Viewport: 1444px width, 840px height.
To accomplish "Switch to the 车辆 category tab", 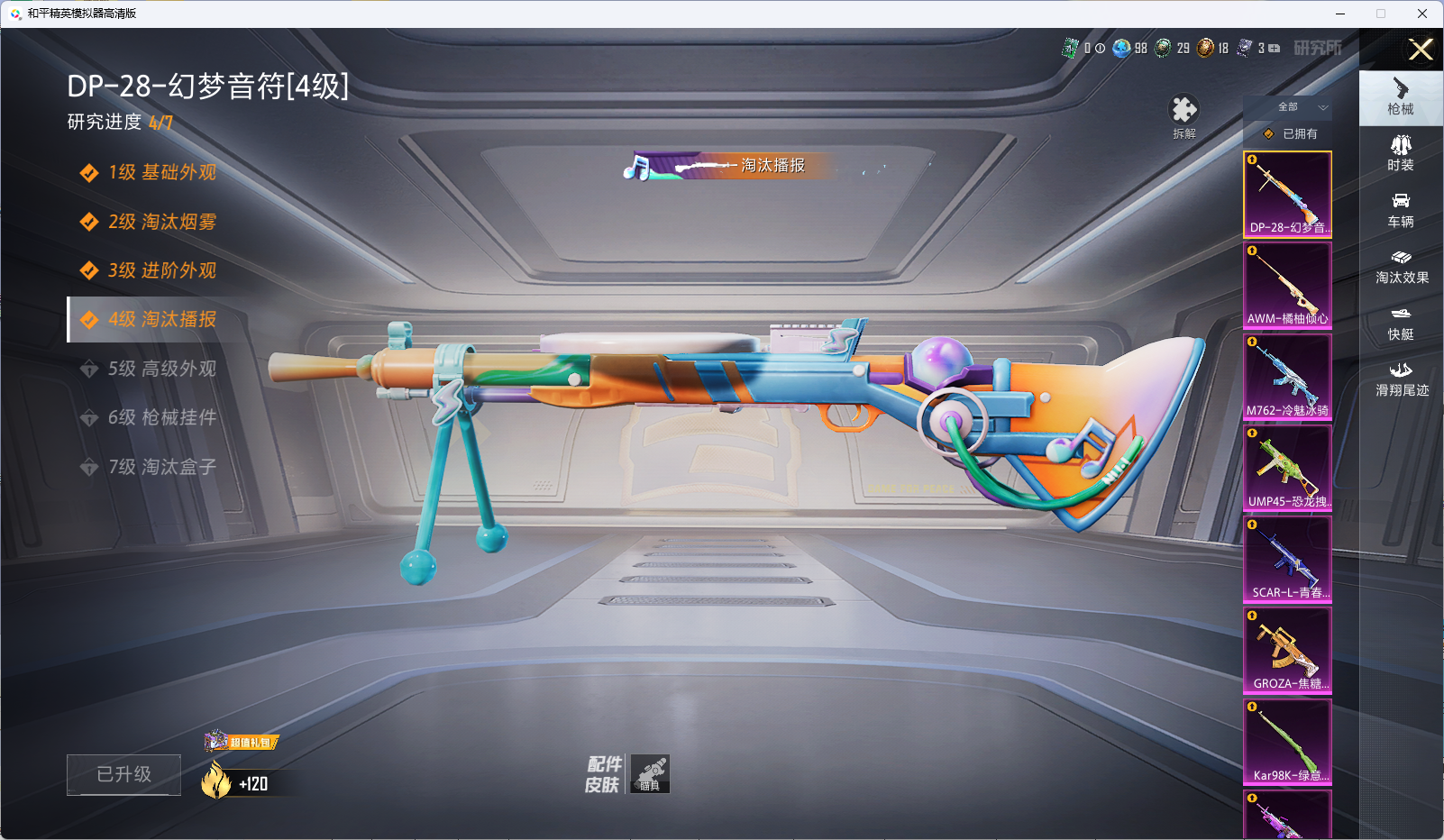I will (1401, 209).
